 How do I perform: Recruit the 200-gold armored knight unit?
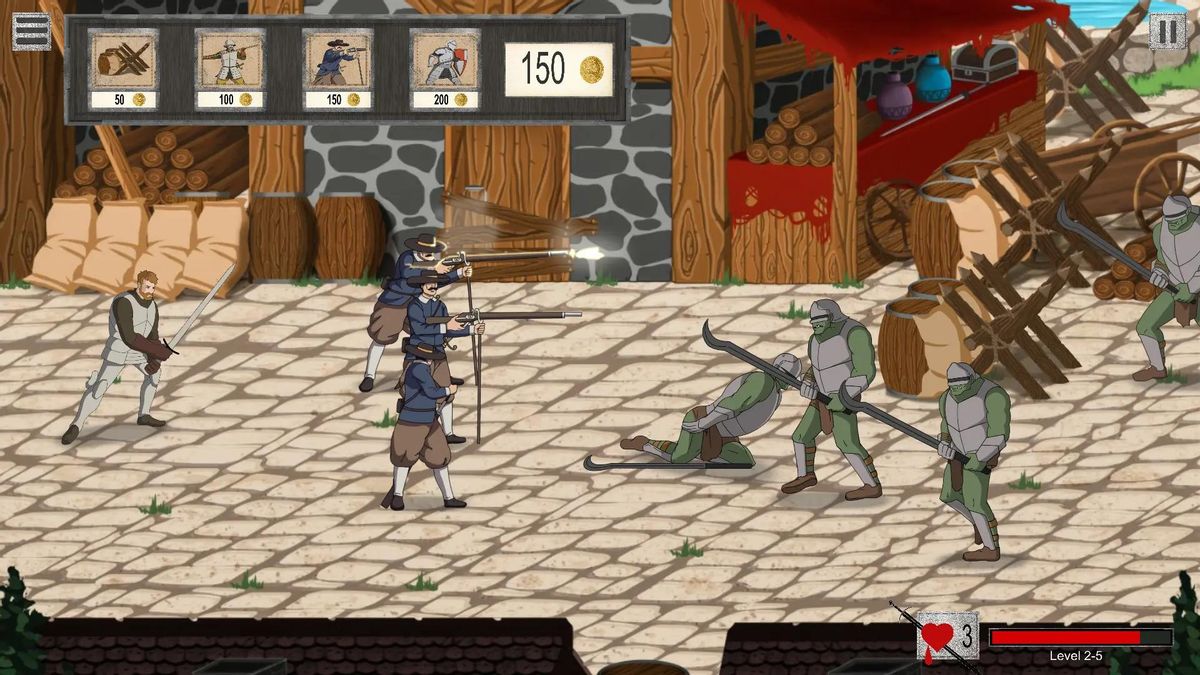point(445,68)
